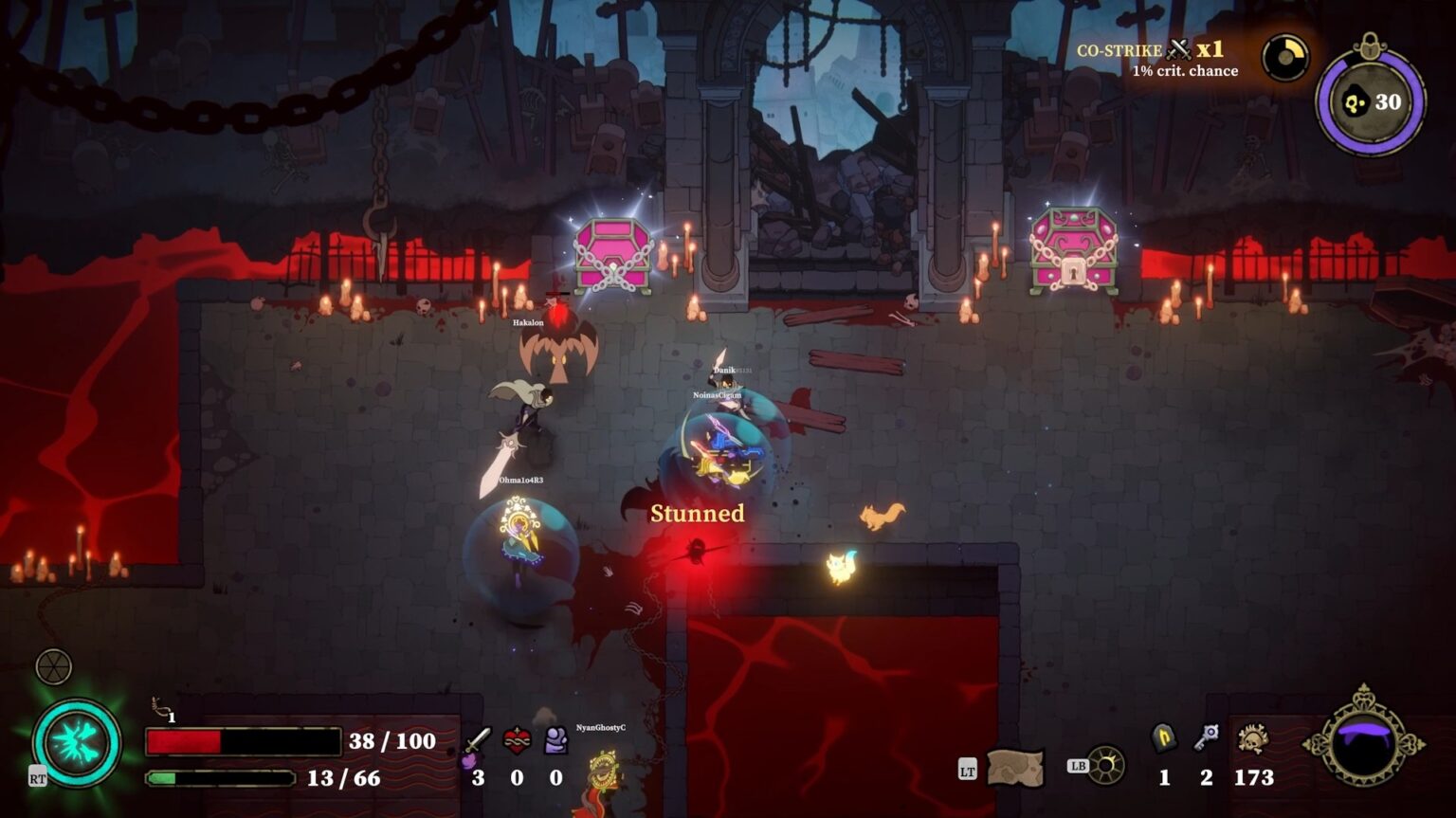This screenshot has height=818, width=1456.
Task: Click the small cooldown pie indicator near top right
Action: [x=1284, y=57]
